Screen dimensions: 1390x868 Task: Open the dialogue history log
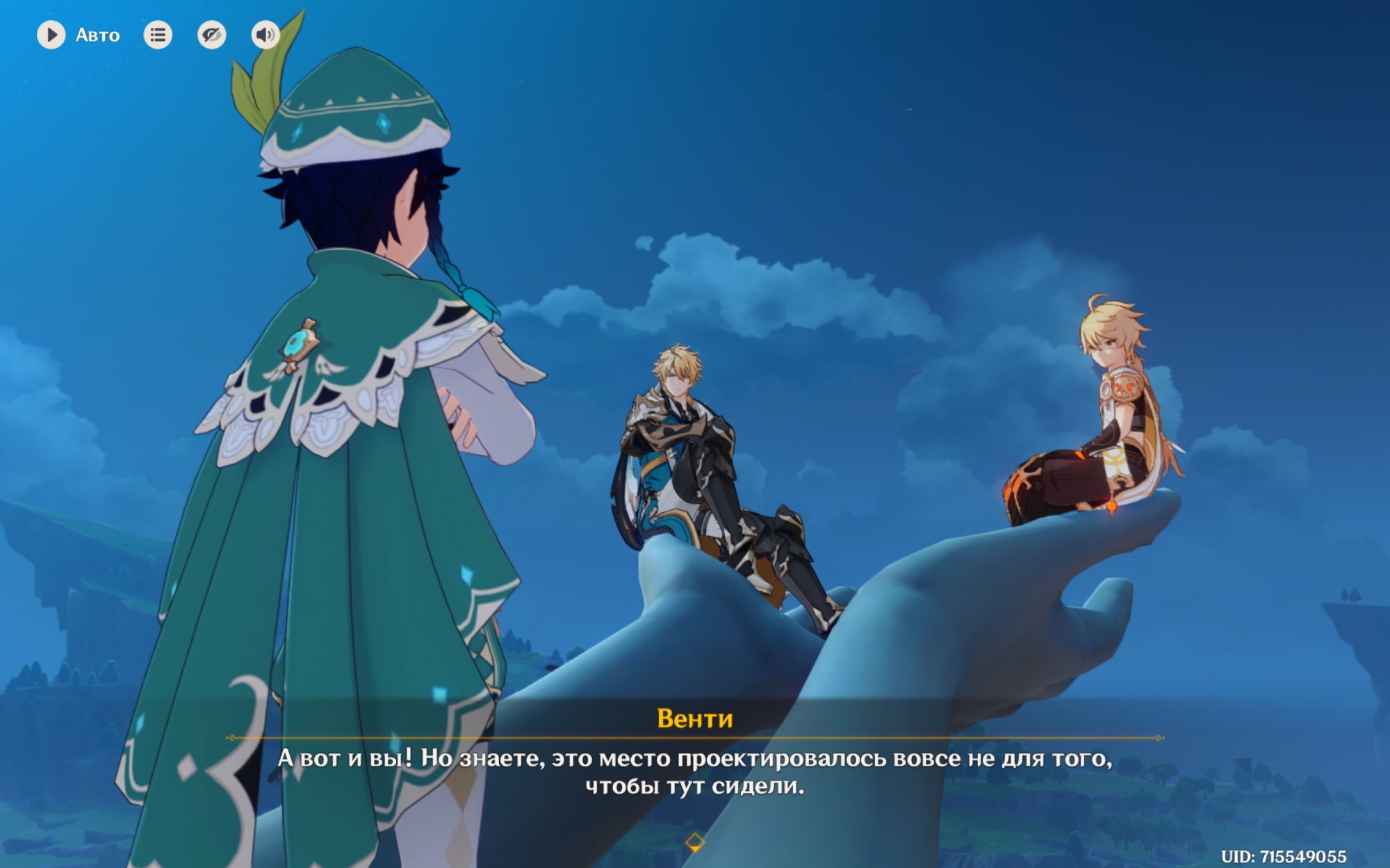158,35
